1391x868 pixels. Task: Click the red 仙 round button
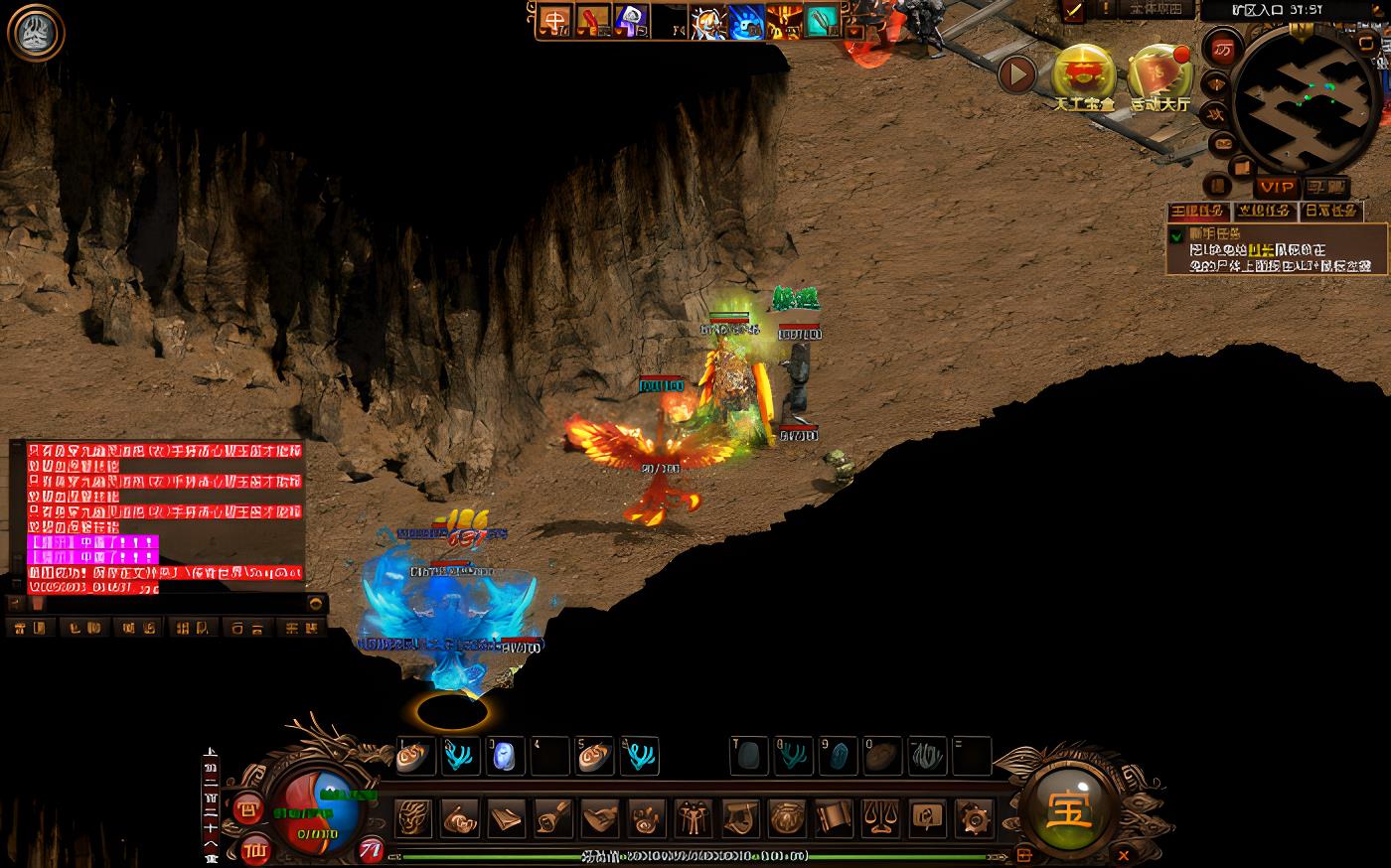(255, 850)
